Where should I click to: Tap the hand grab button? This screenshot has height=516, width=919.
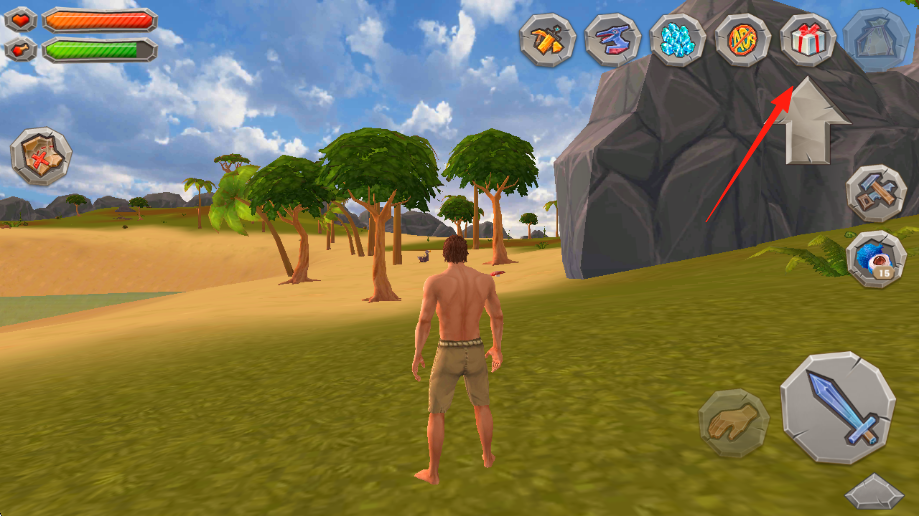[733, 423]
